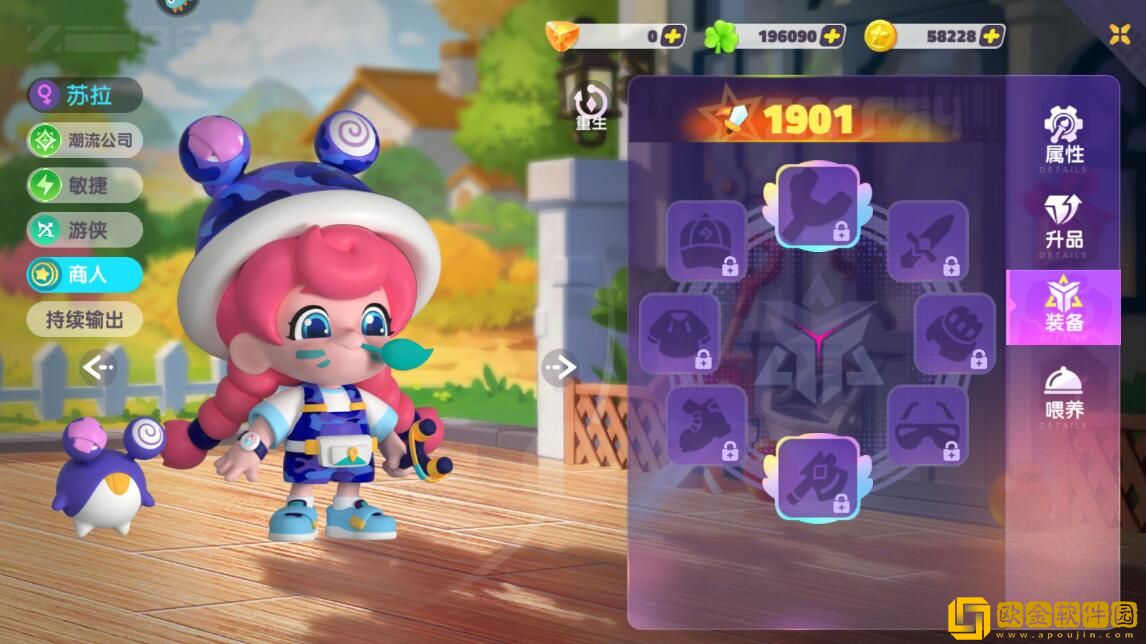Choose the locked jacket equipment slot
Viewport: 1146px width, 644px height.
point(680,333)
